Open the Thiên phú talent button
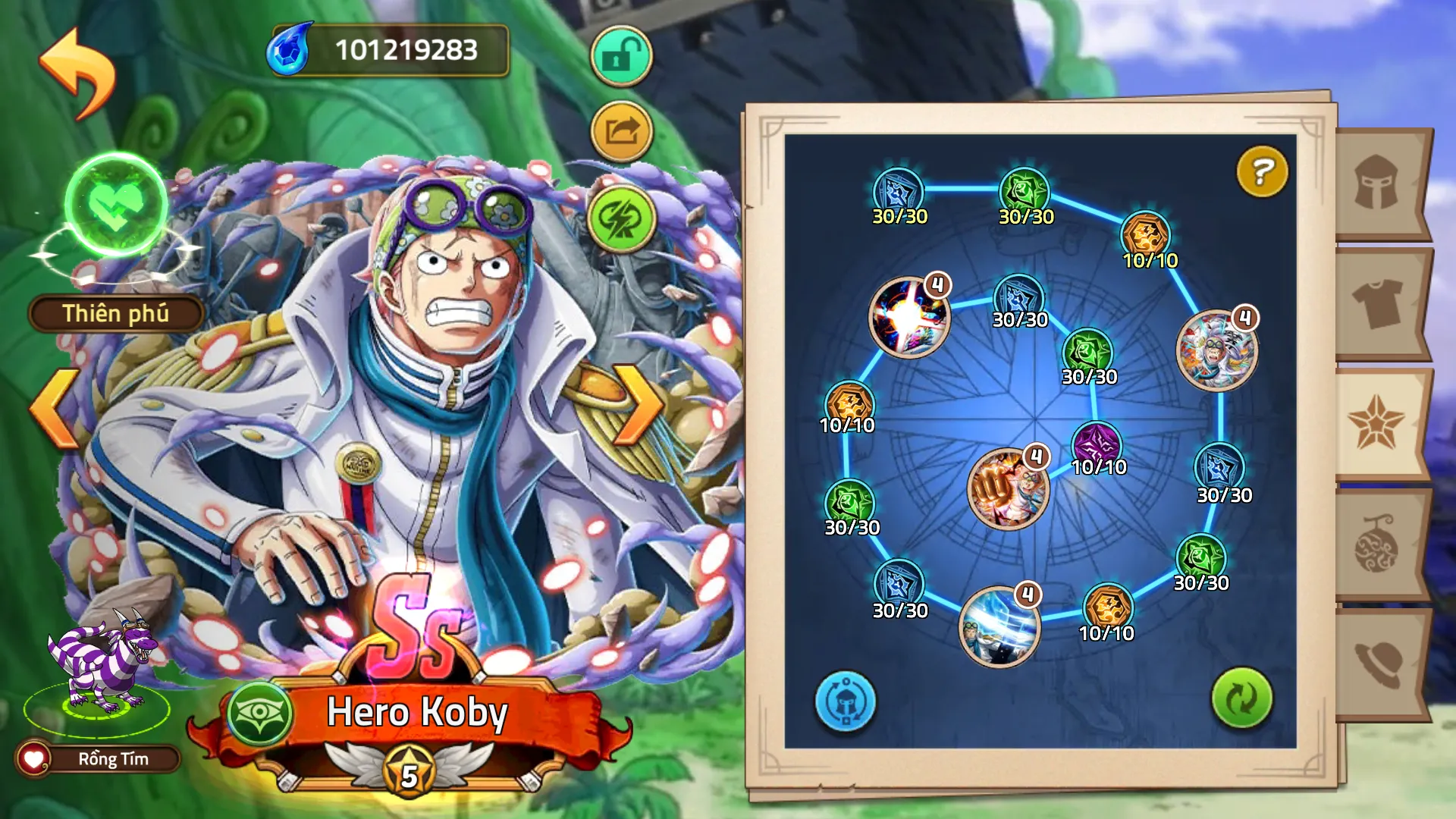The width and height of the screenshot is (1456, 819). point(116,314)
